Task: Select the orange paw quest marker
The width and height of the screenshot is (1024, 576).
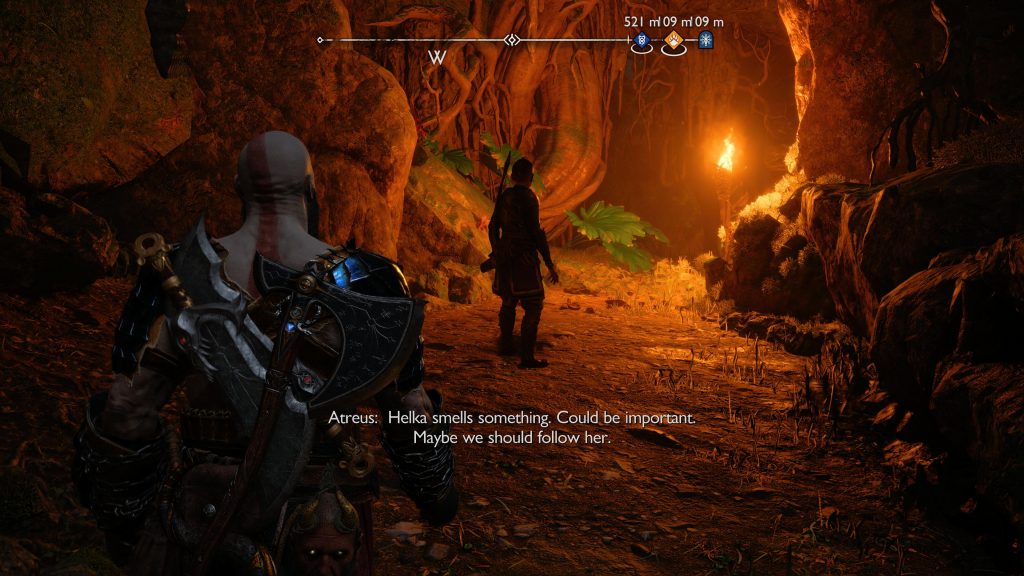Action: (675, 41)
